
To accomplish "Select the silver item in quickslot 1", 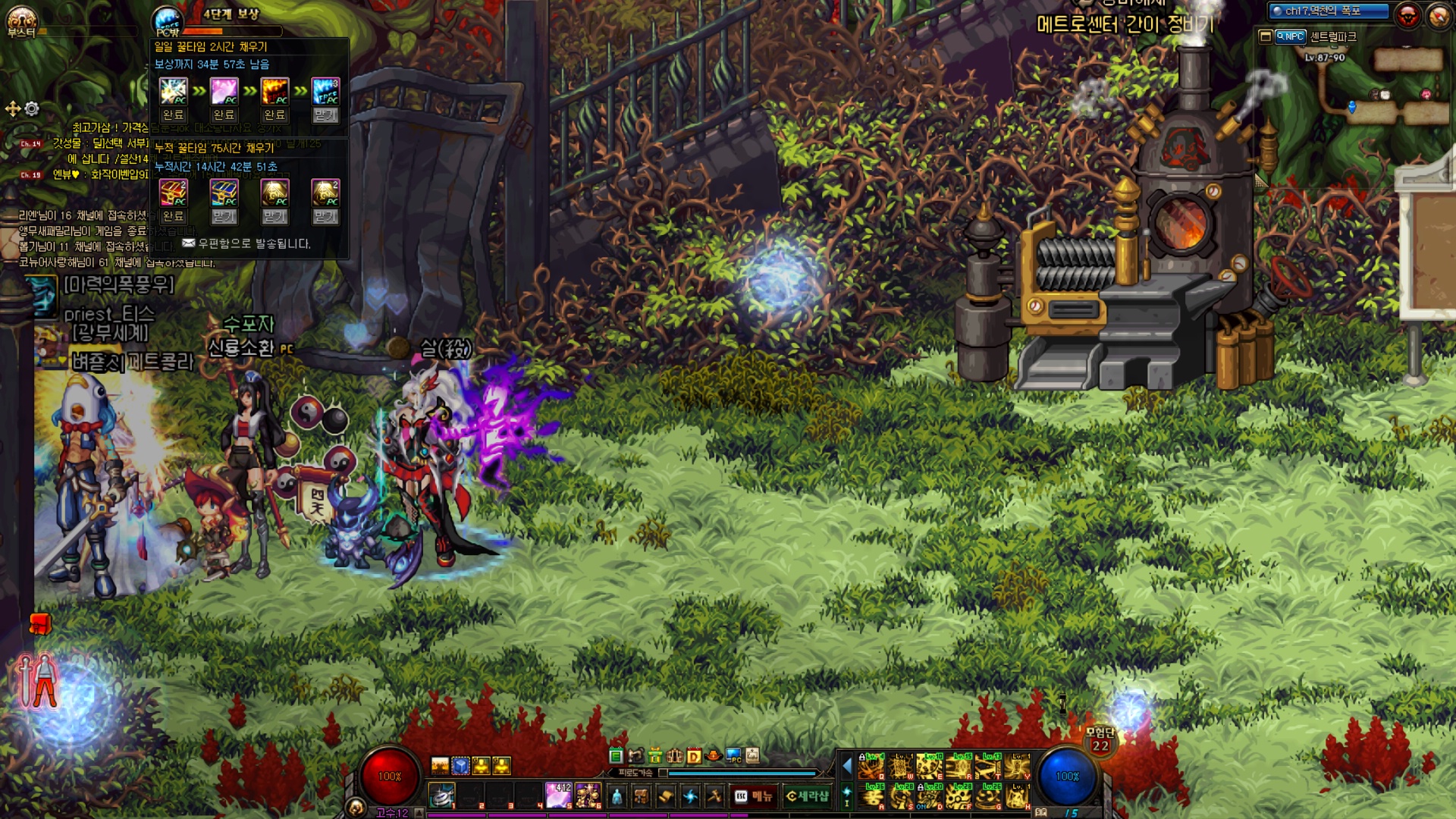I will point(442,795).
